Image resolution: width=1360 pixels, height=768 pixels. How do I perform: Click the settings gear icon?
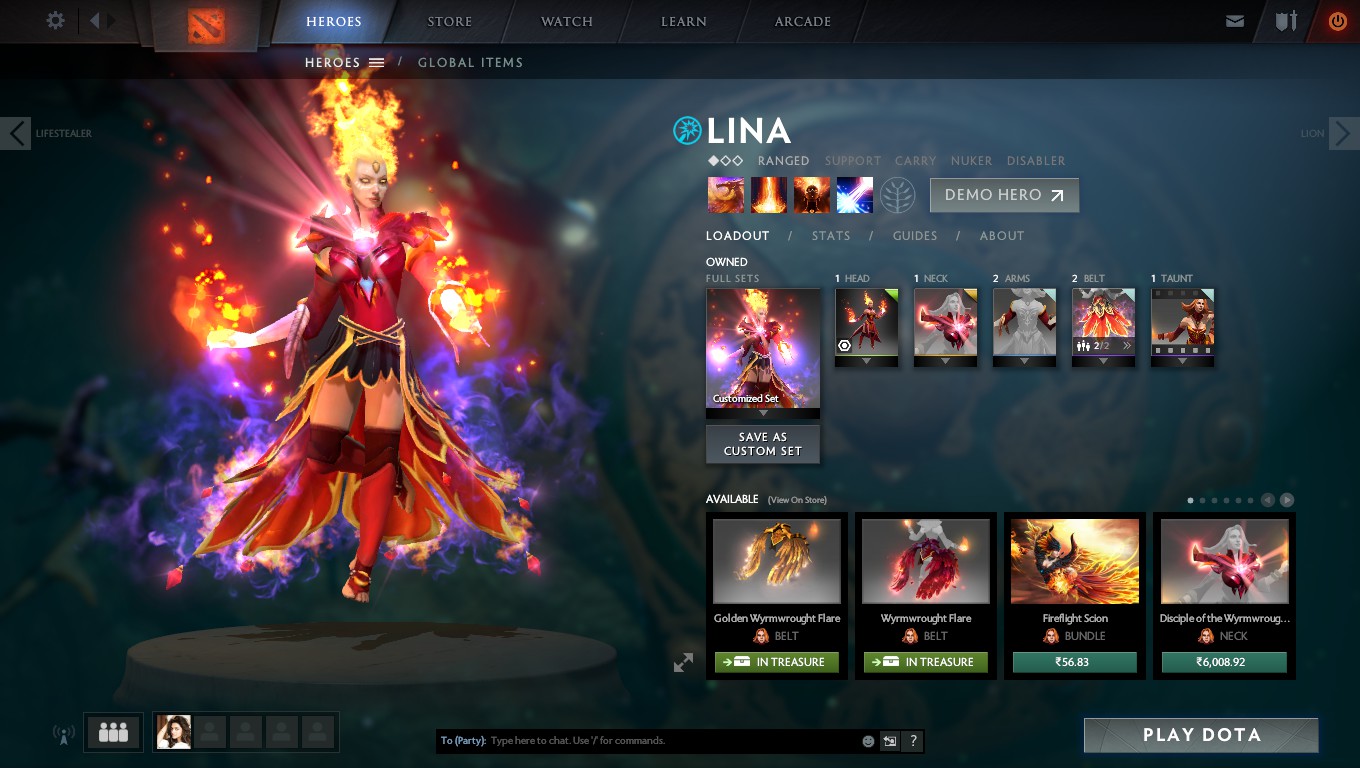tap(55, 20)
